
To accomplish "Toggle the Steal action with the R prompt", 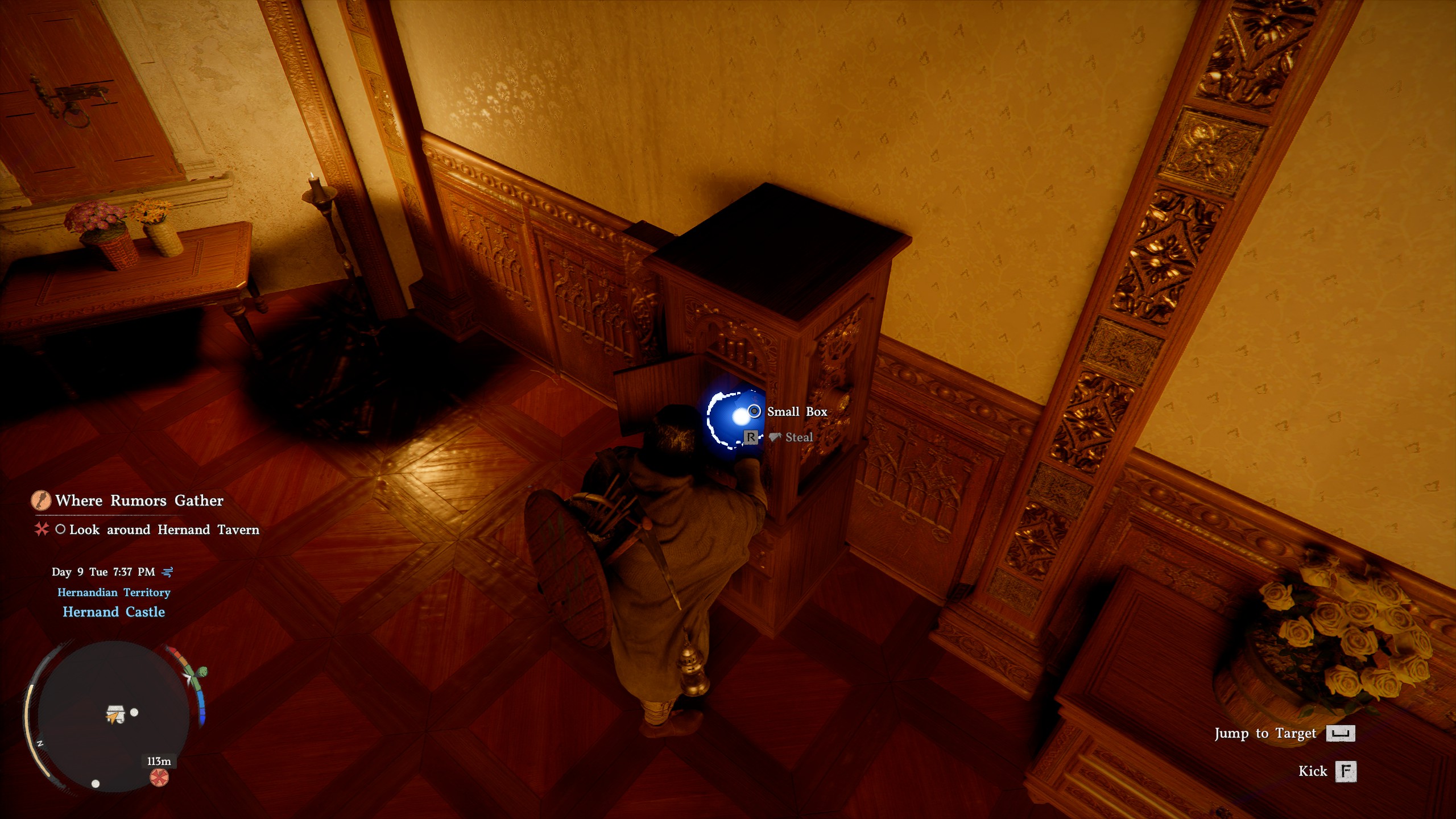I will coord(751,437).
